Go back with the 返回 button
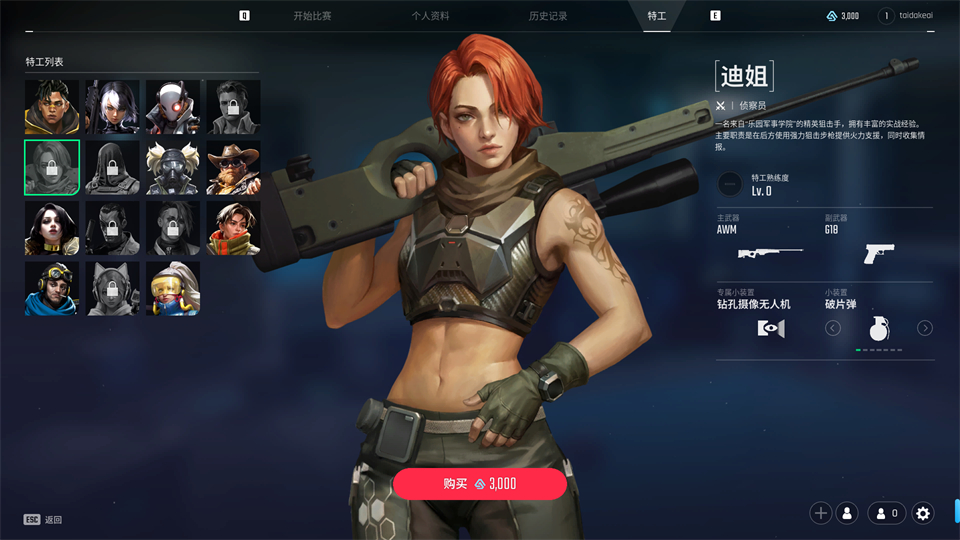The width and height of the screenshot is (960, 540). click(x=44, y=520)
